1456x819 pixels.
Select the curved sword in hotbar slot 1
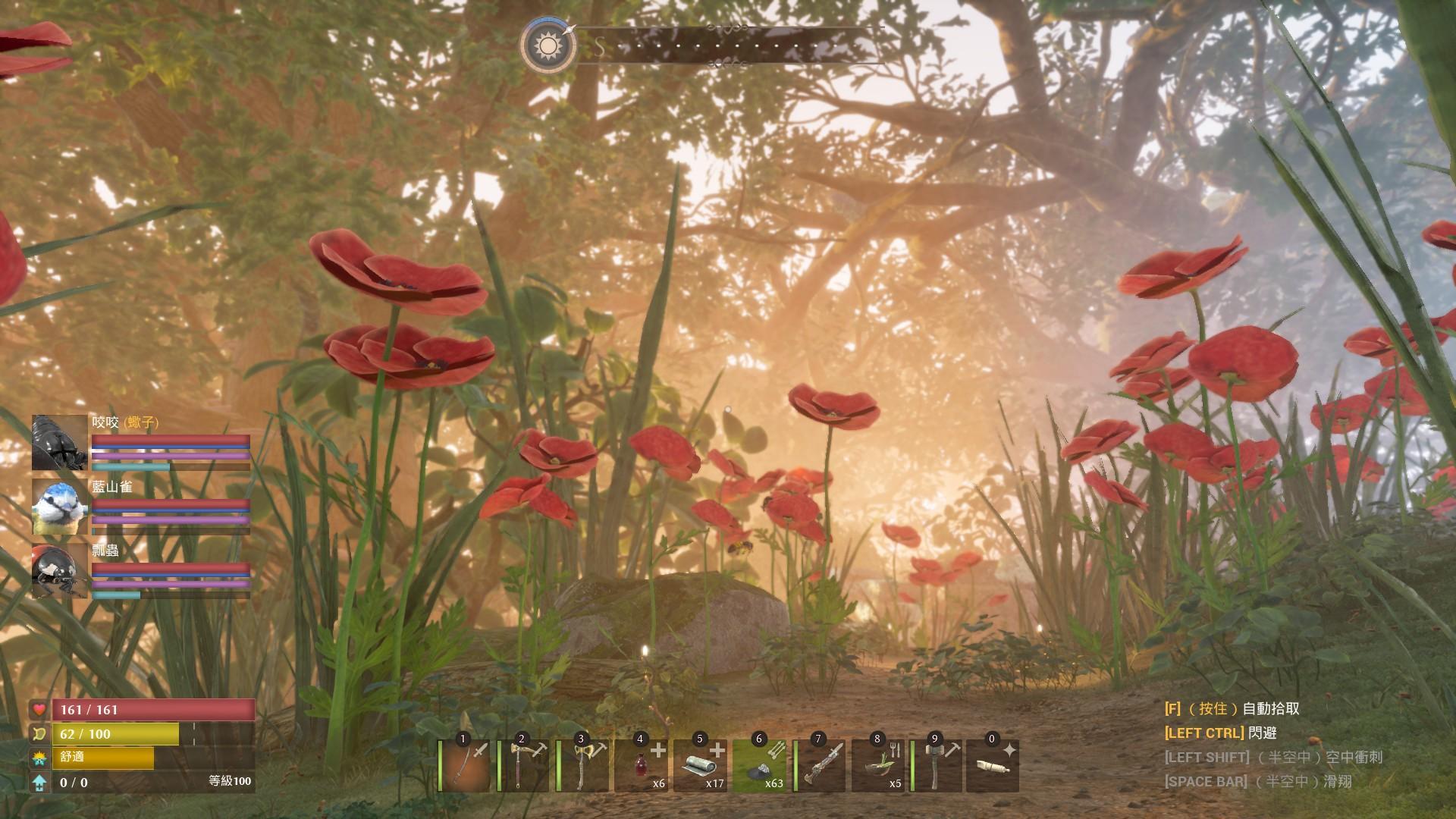point(464,766)
